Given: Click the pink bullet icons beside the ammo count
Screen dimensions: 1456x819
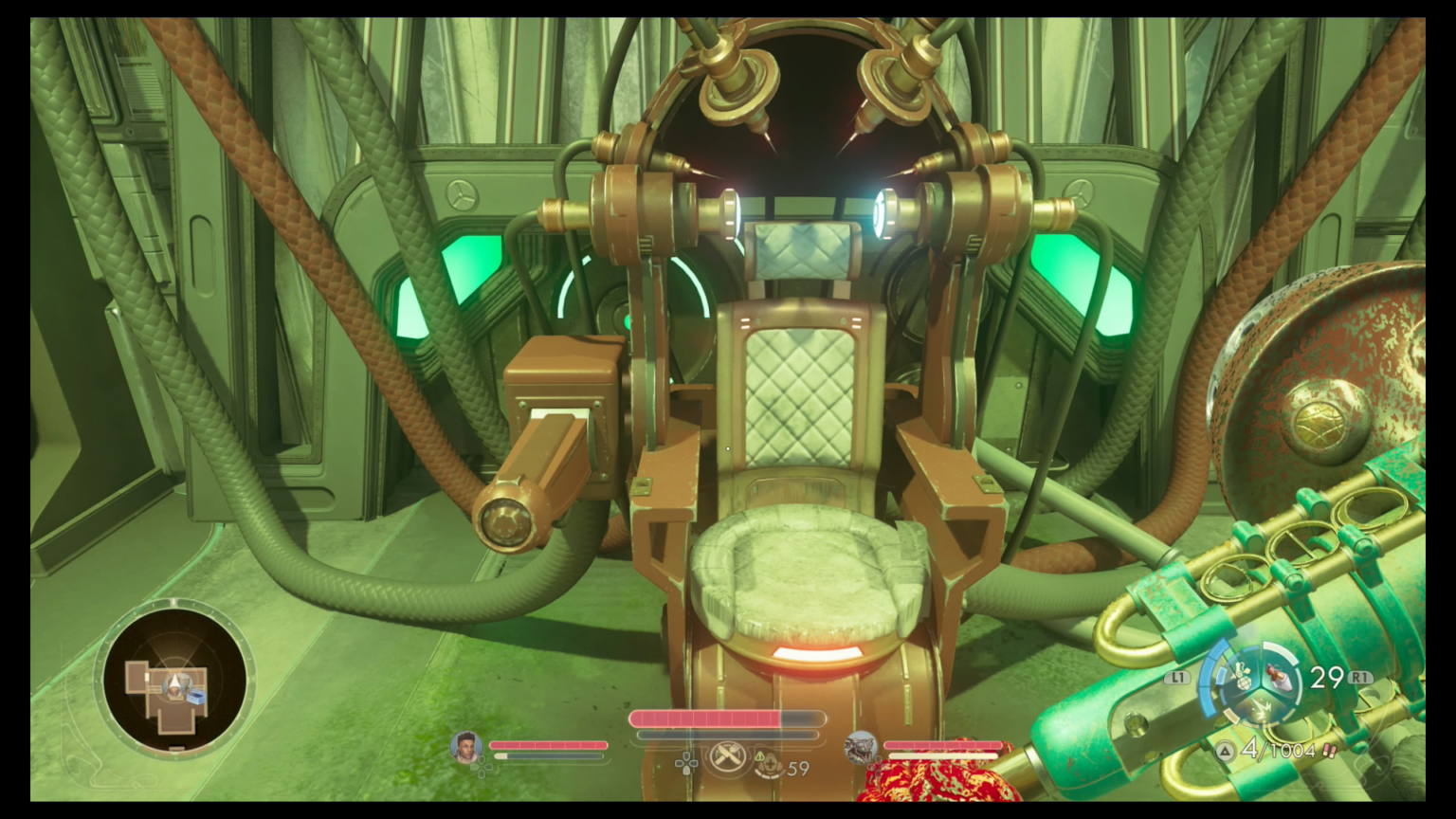Looking at the screenshot, I should click(x=1328, y=752).
